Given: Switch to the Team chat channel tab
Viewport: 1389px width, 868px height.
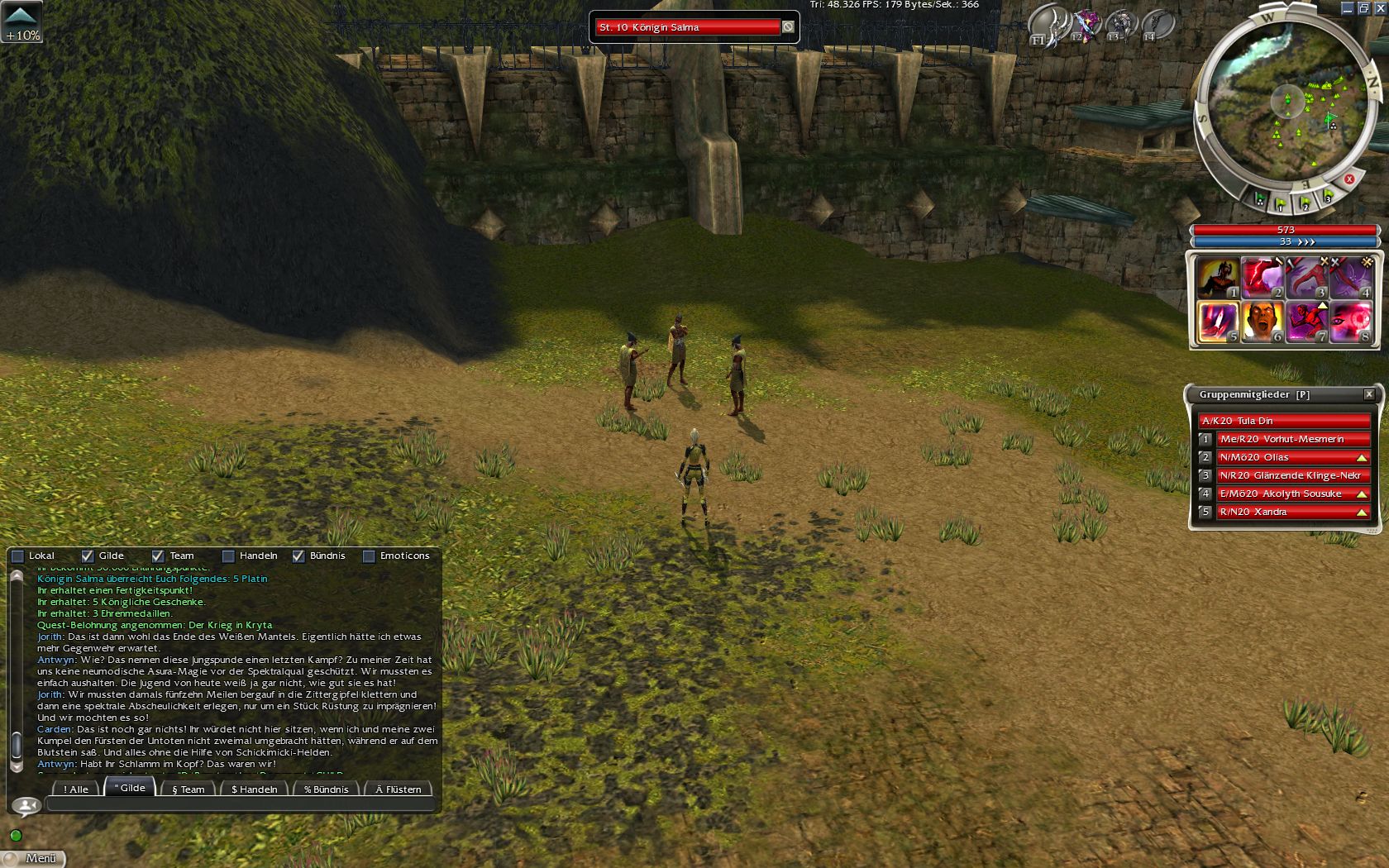Looking at the screenshot, I should pos(188,789).
